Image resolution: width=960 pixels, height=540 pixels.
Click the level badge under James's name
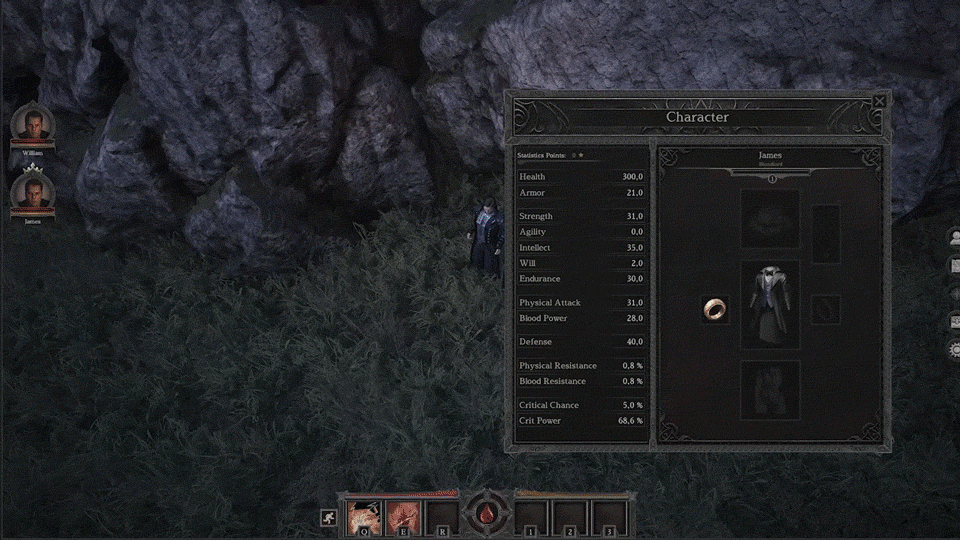coord(771,179)
